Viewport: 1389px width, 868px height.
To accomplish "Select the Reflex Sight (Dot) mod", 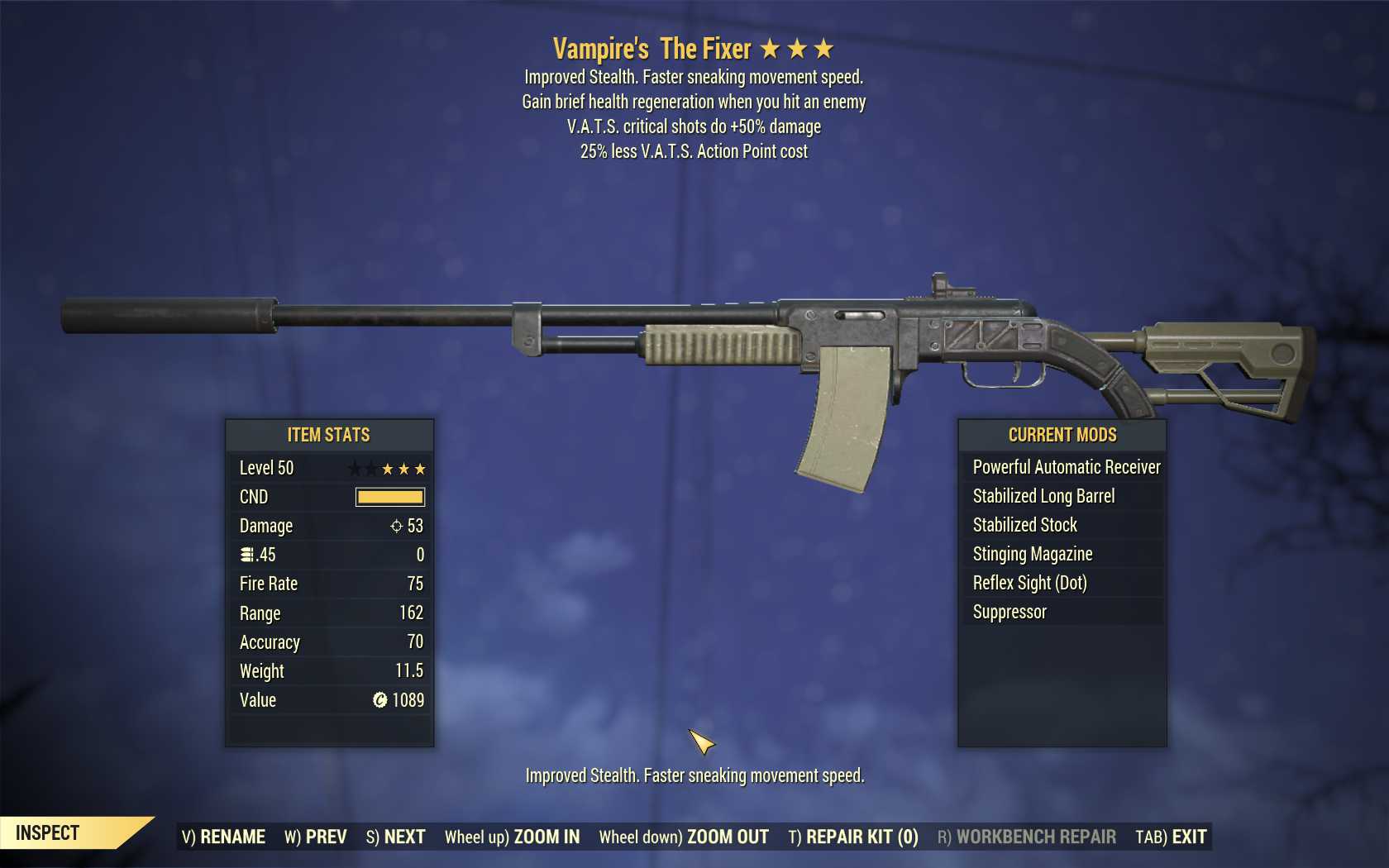I will click(1029, 583).
